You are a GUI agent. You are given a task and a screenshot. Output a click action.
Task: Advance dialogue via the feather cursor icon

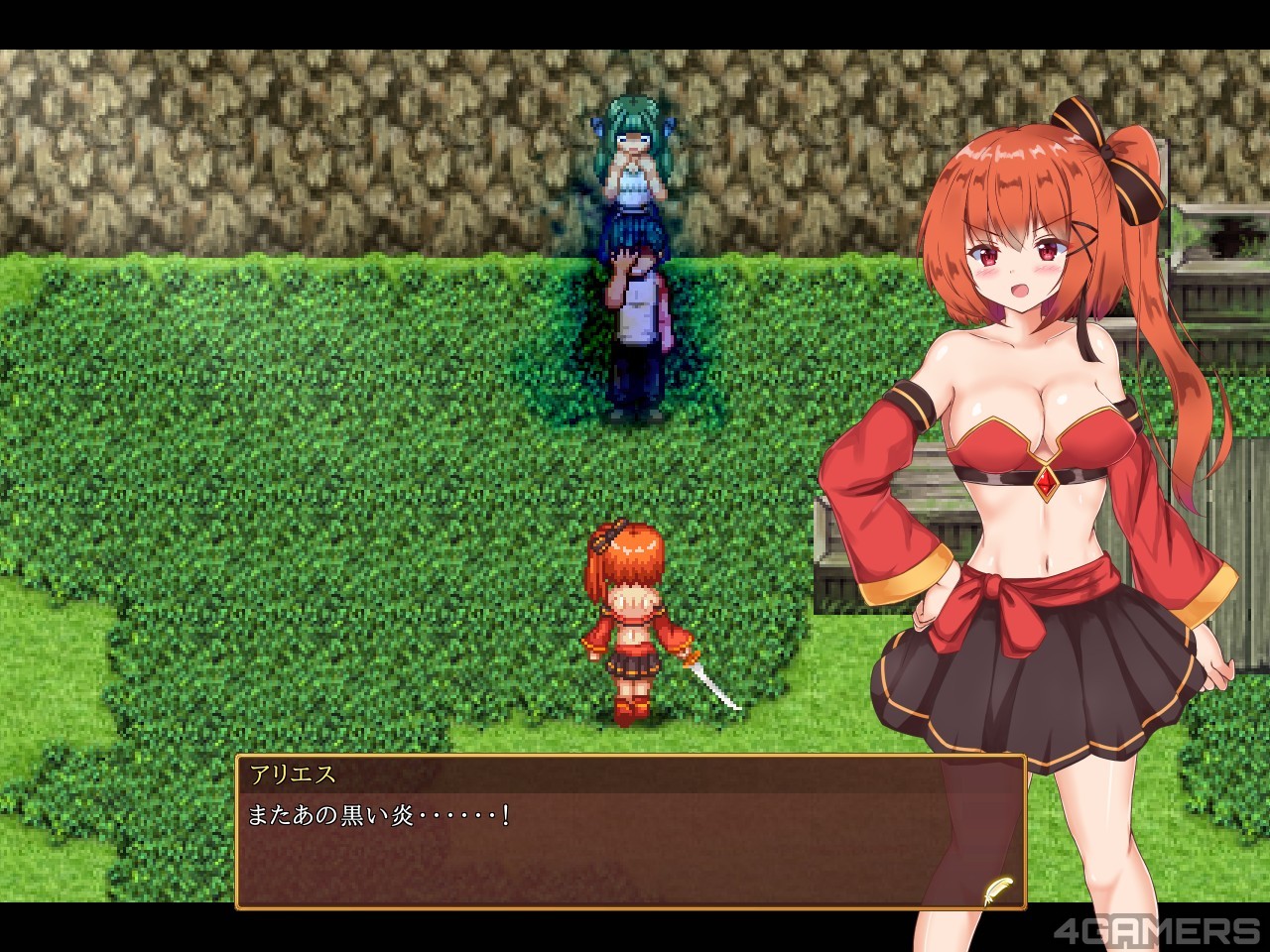coord(996,889)
